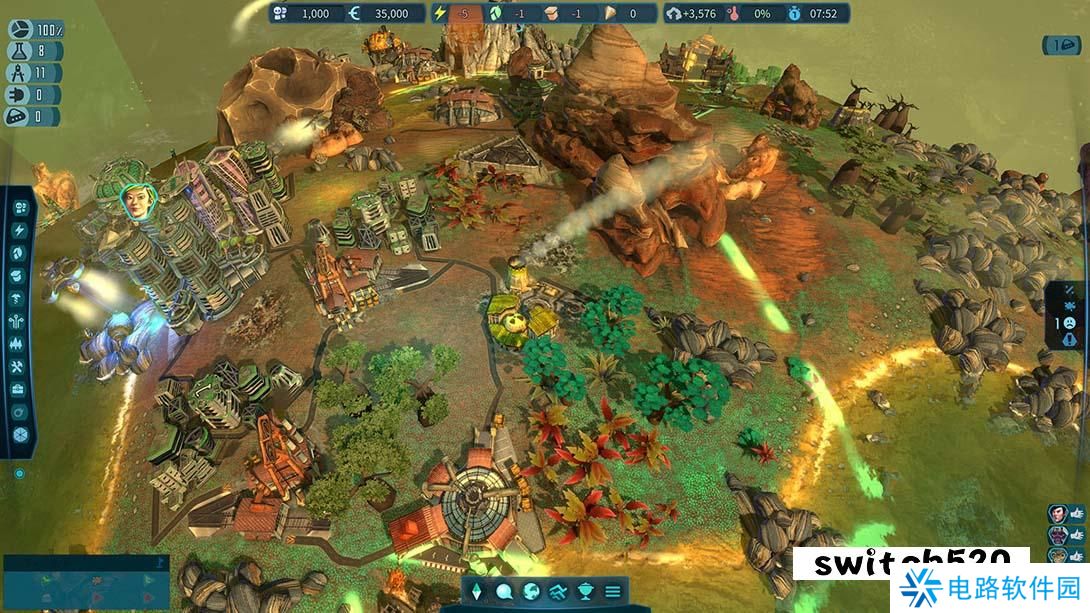1090x613 pixels.
Task: Click the diamond crystal icon in bottom toolbar
Action: point(476,591)
